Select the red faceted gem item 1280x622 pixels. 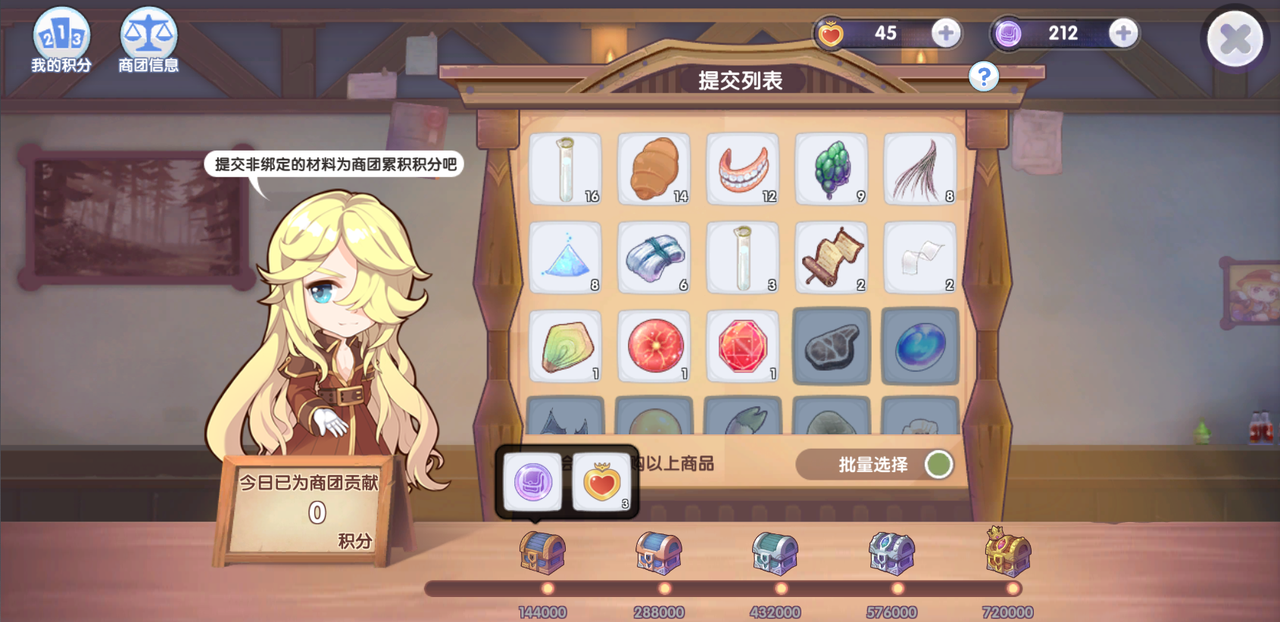coord(742,345)
